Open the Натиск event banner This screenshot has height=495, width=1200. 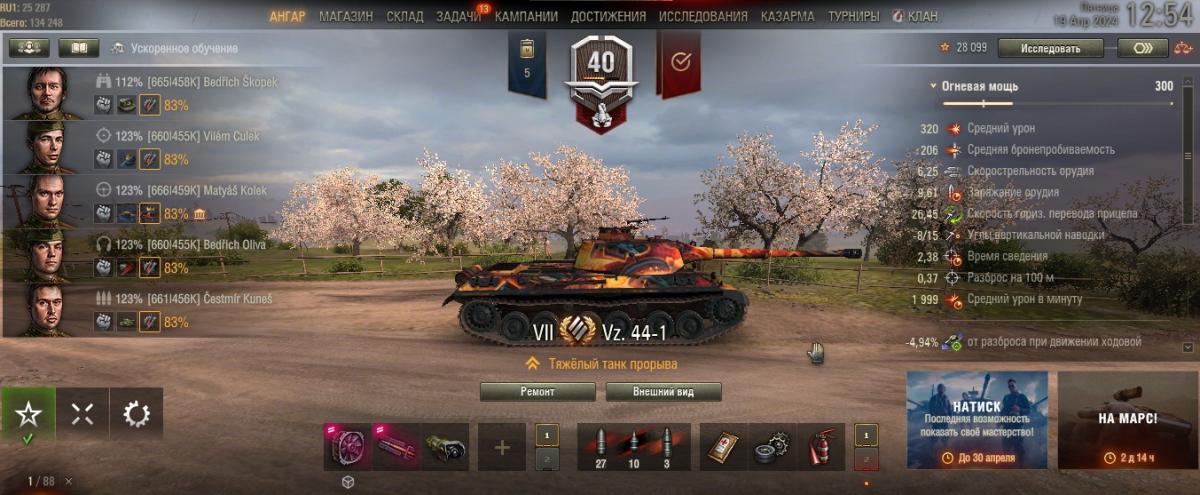[x=977, y=420]
